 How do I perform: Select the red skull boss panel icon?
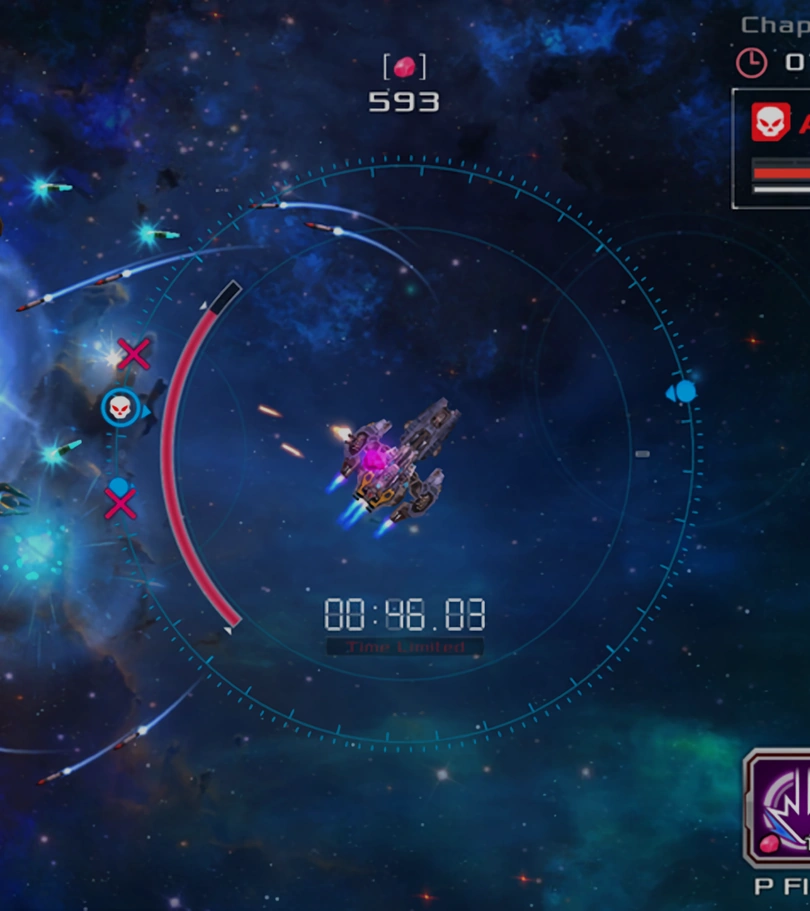click(x=771, y=122)
